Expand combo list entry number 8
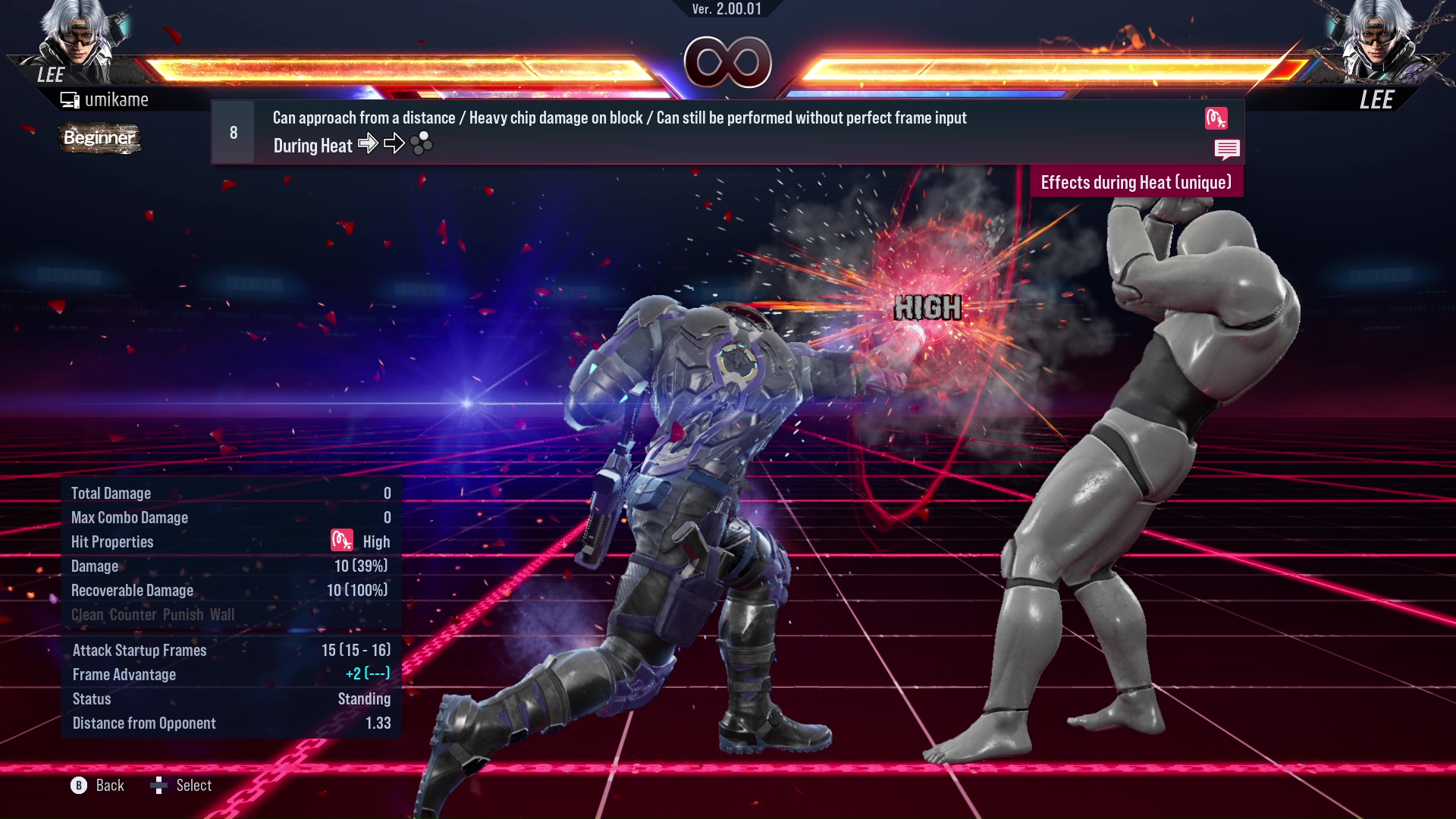 (x=233, y=131)
